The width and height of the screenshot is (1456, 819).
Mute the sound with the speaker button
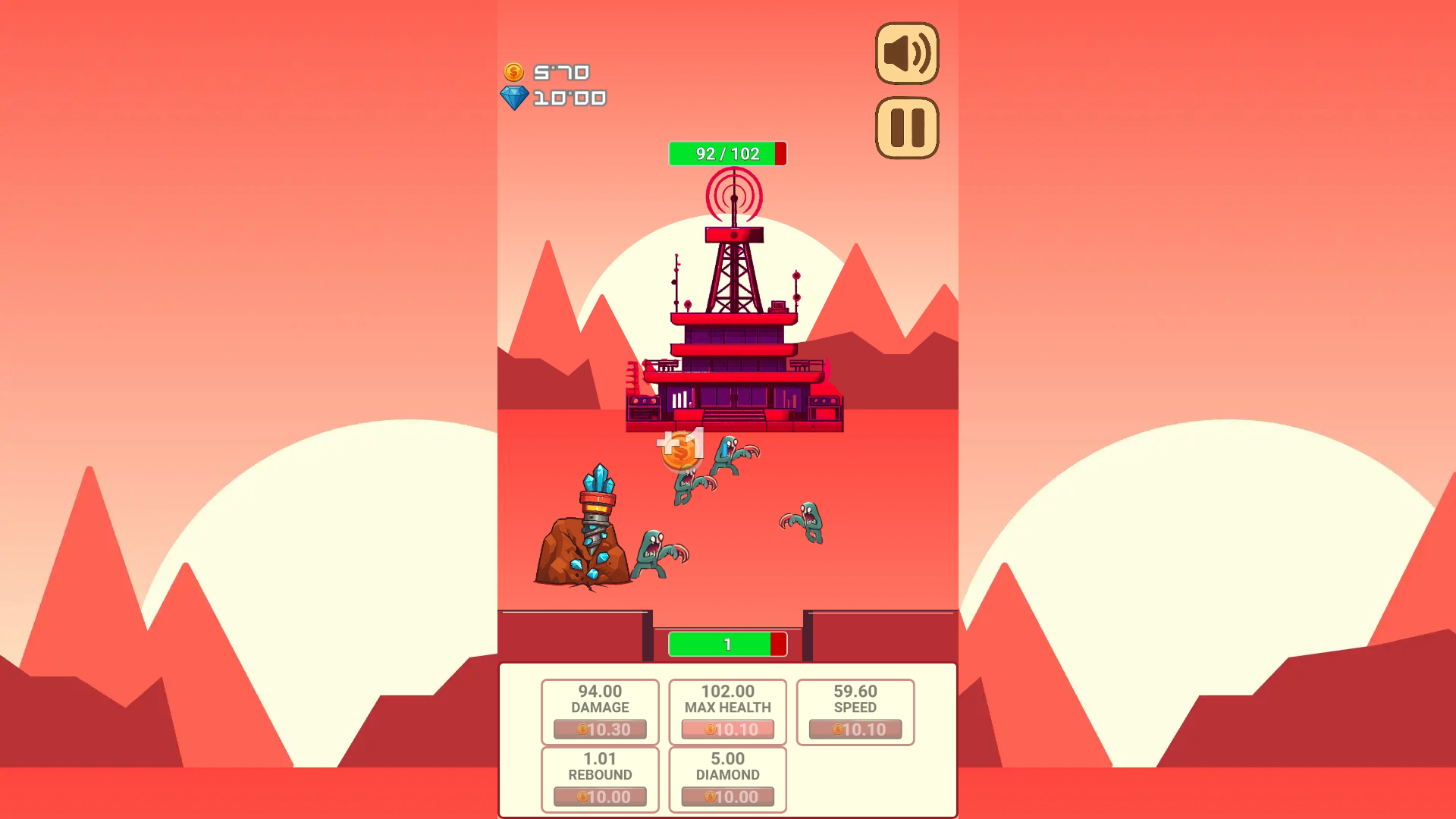click(906, 53)
